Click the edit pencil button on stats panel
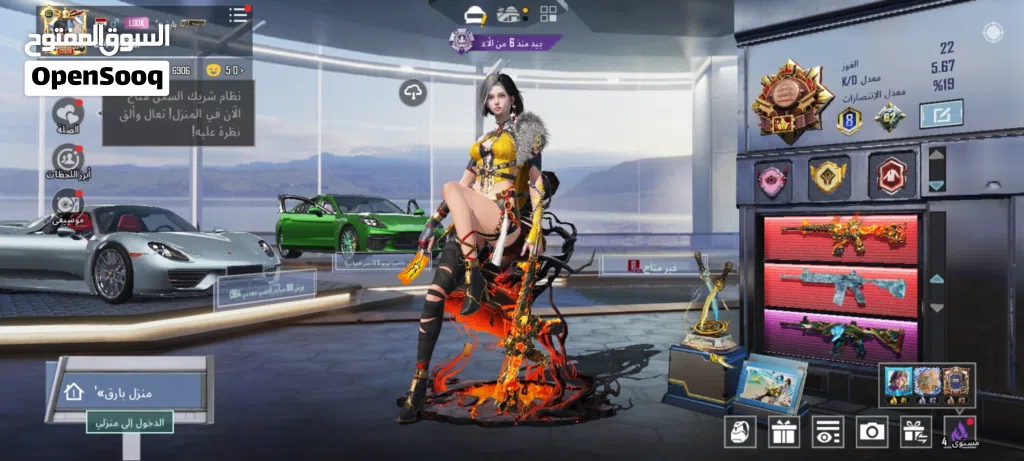1024x461 pixels. (x=940, y=114)
